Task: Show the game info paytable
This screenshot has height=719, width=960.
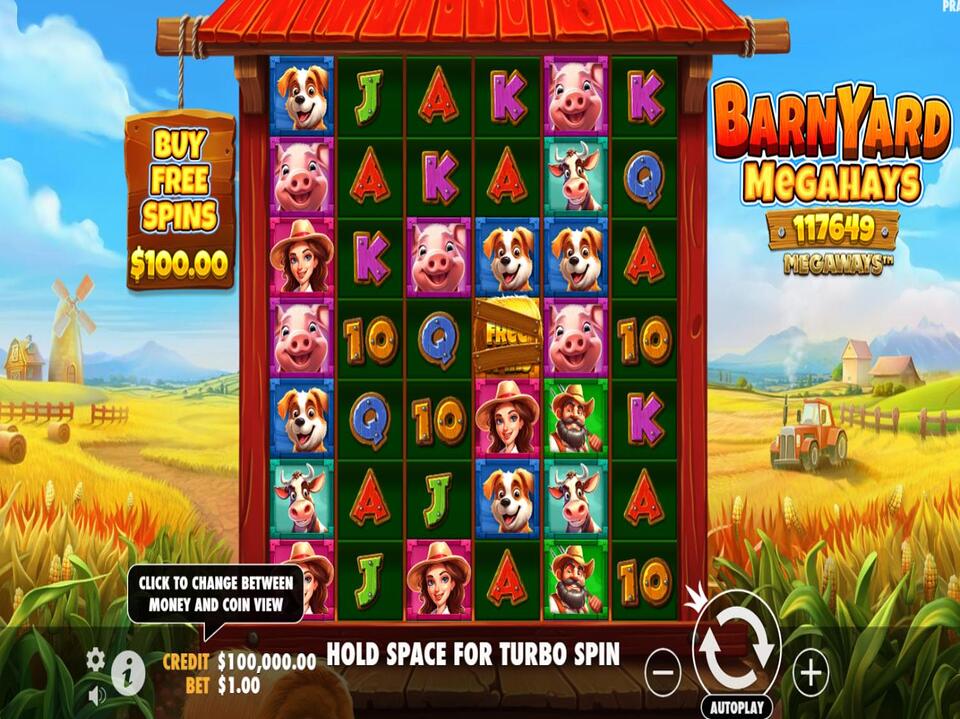Action: [x=127, y=674]
